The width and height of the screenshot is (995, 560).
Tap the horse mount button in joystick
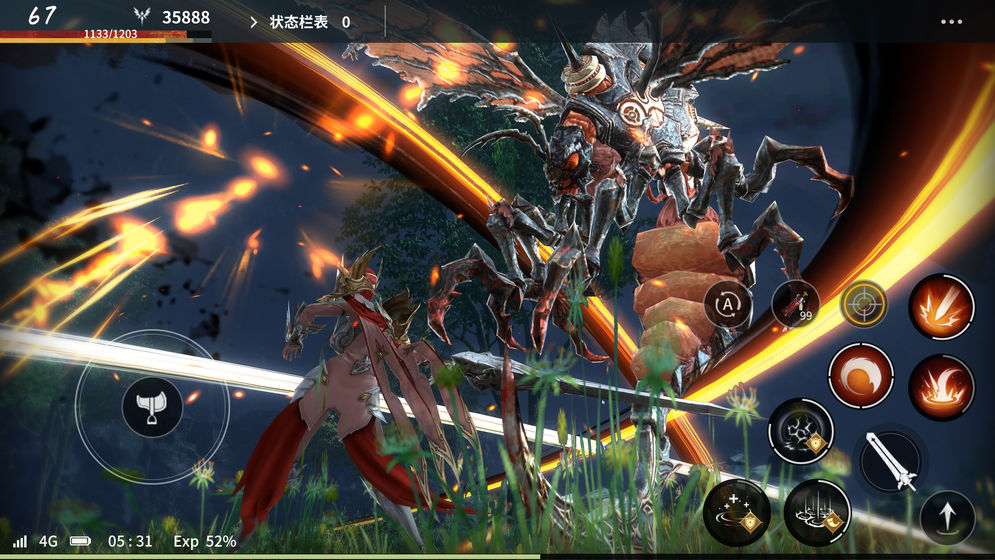(152, 407)
